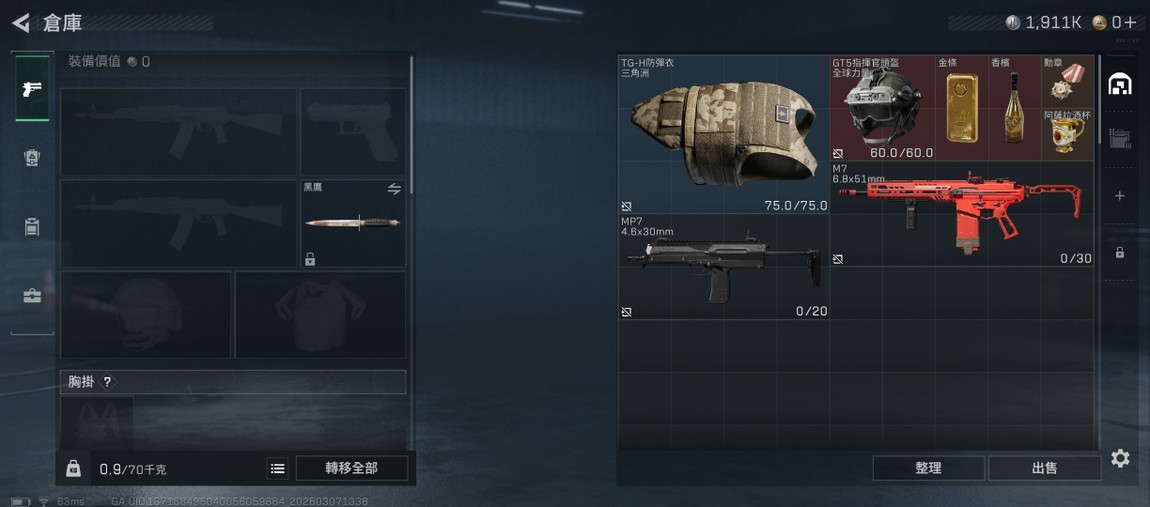Select the black MP7 submachine gun
Screen dimensions: 1150x507
click(x=723, y=267)
